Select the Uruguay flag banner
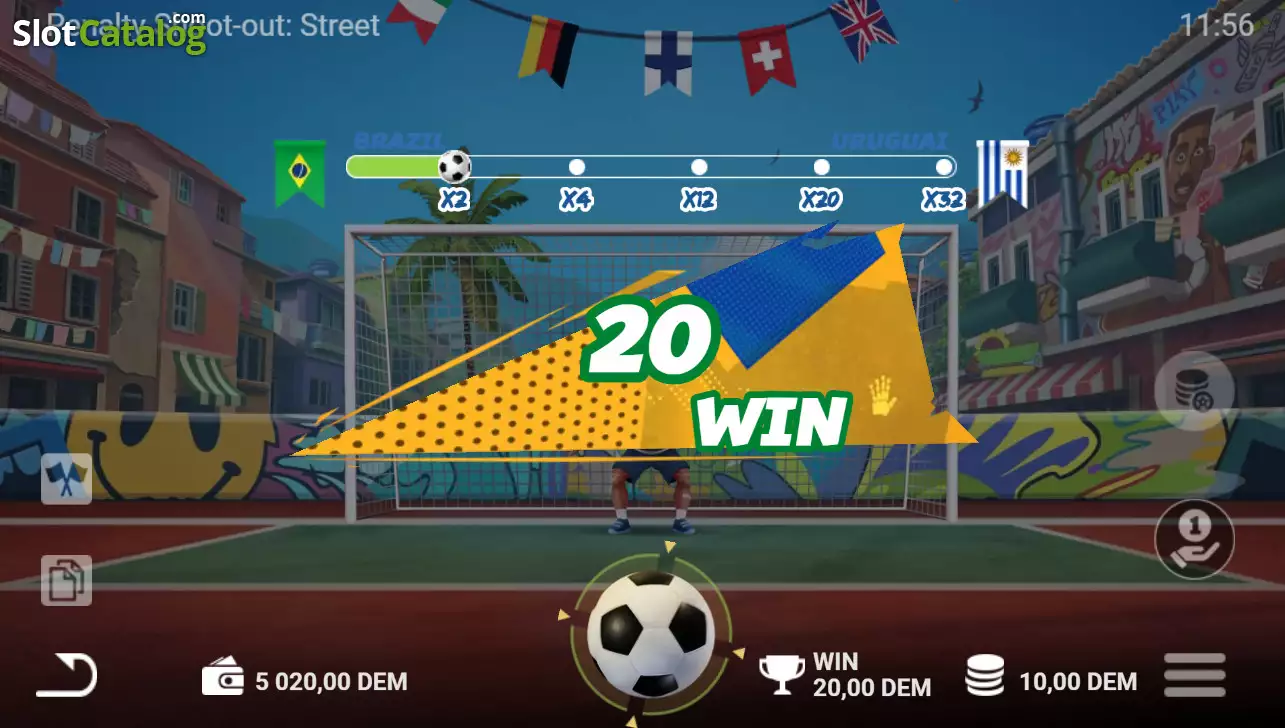This screenshot has width=1285, height=728. pos(1003,172)
